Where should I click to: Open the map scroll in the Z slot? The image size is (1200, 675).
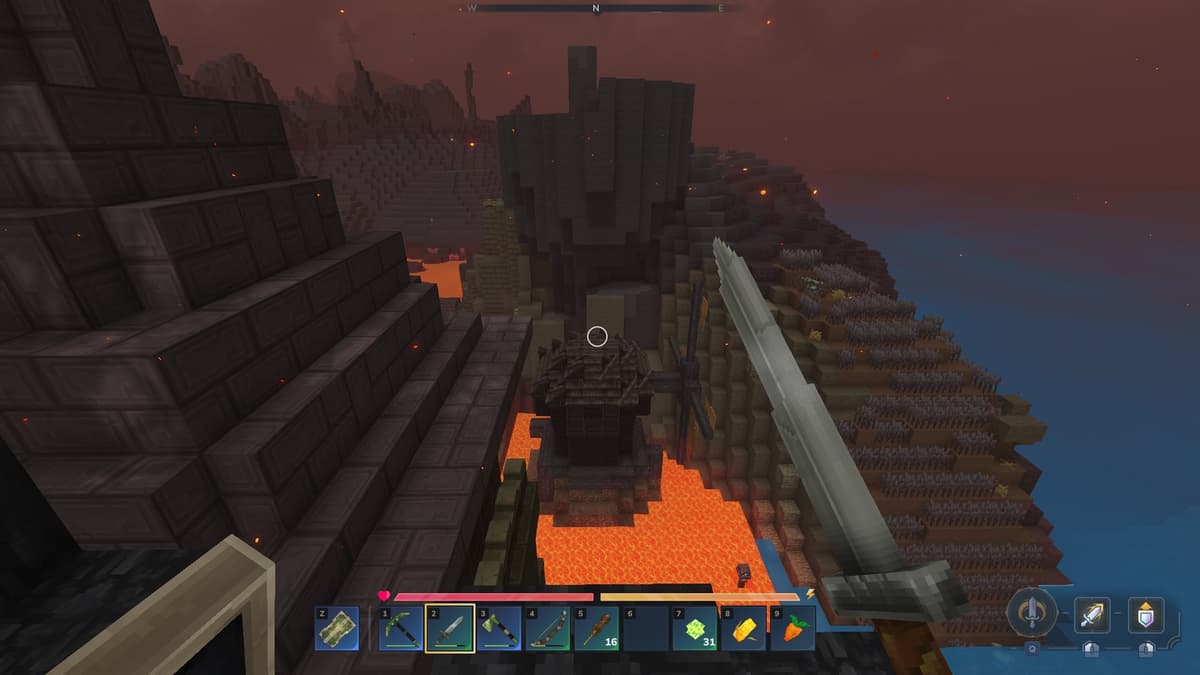tap(337, 629)
